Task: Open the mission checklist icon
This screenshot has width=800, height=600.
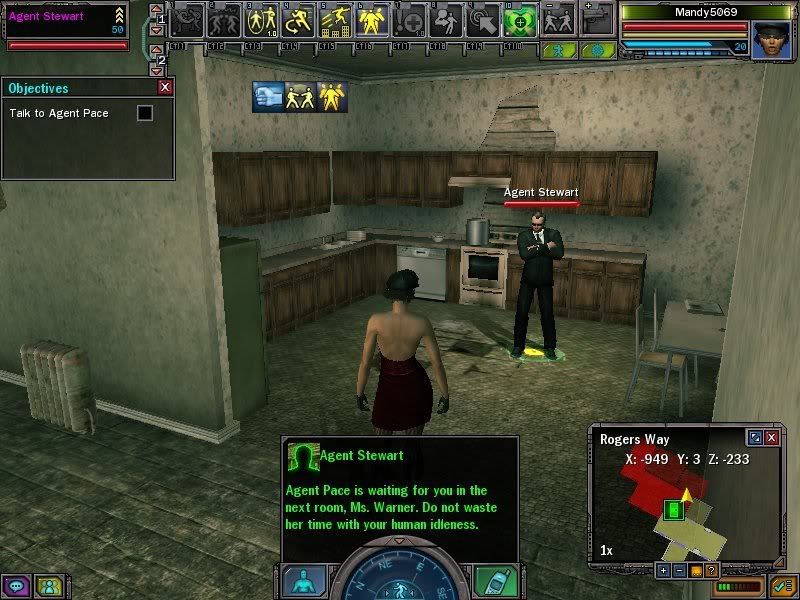Action: [781, 585]
